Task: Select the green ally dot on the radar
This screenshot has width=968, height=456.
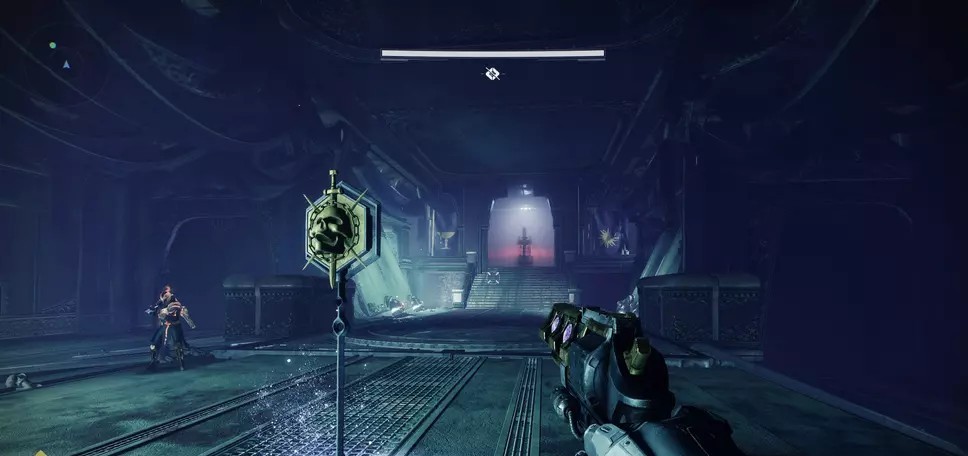Action: click(53, 45)
